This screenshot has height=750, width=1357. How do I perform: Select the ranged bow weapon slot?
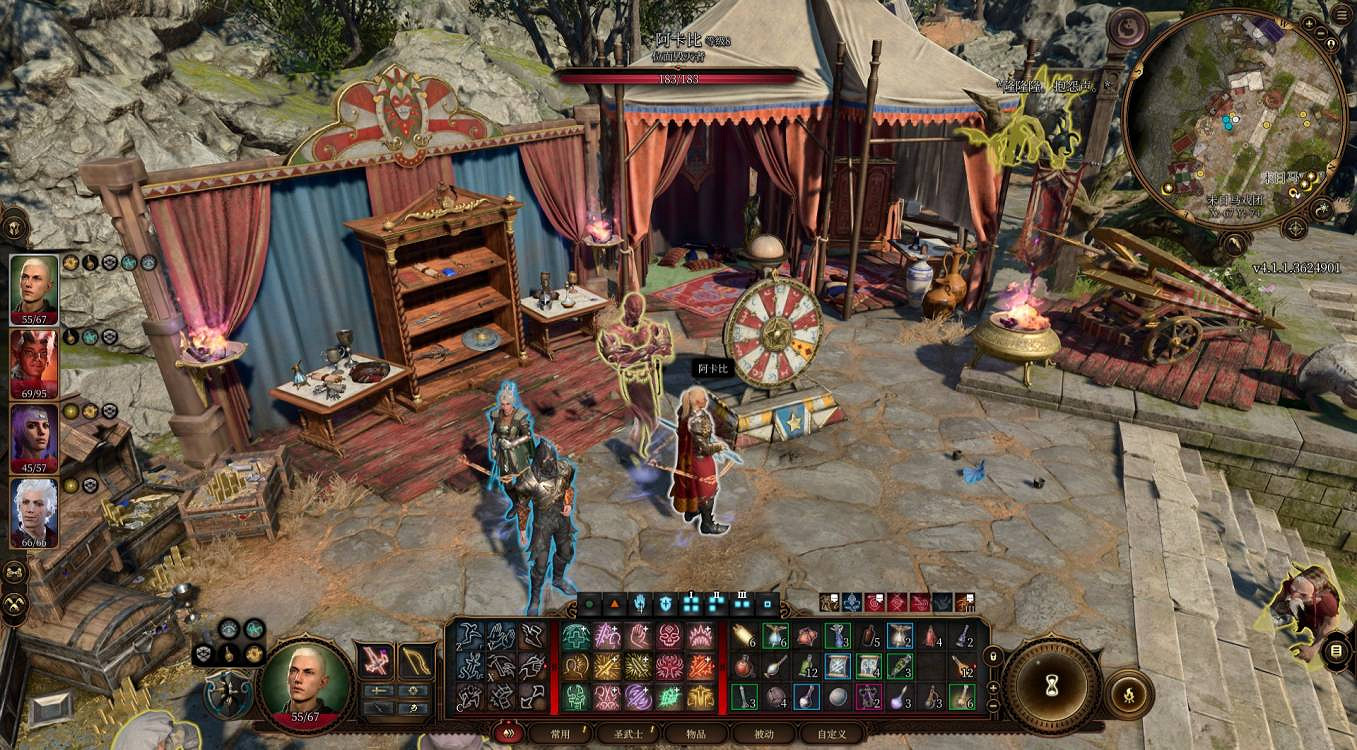pyautogui.click(x=416, y=661)
